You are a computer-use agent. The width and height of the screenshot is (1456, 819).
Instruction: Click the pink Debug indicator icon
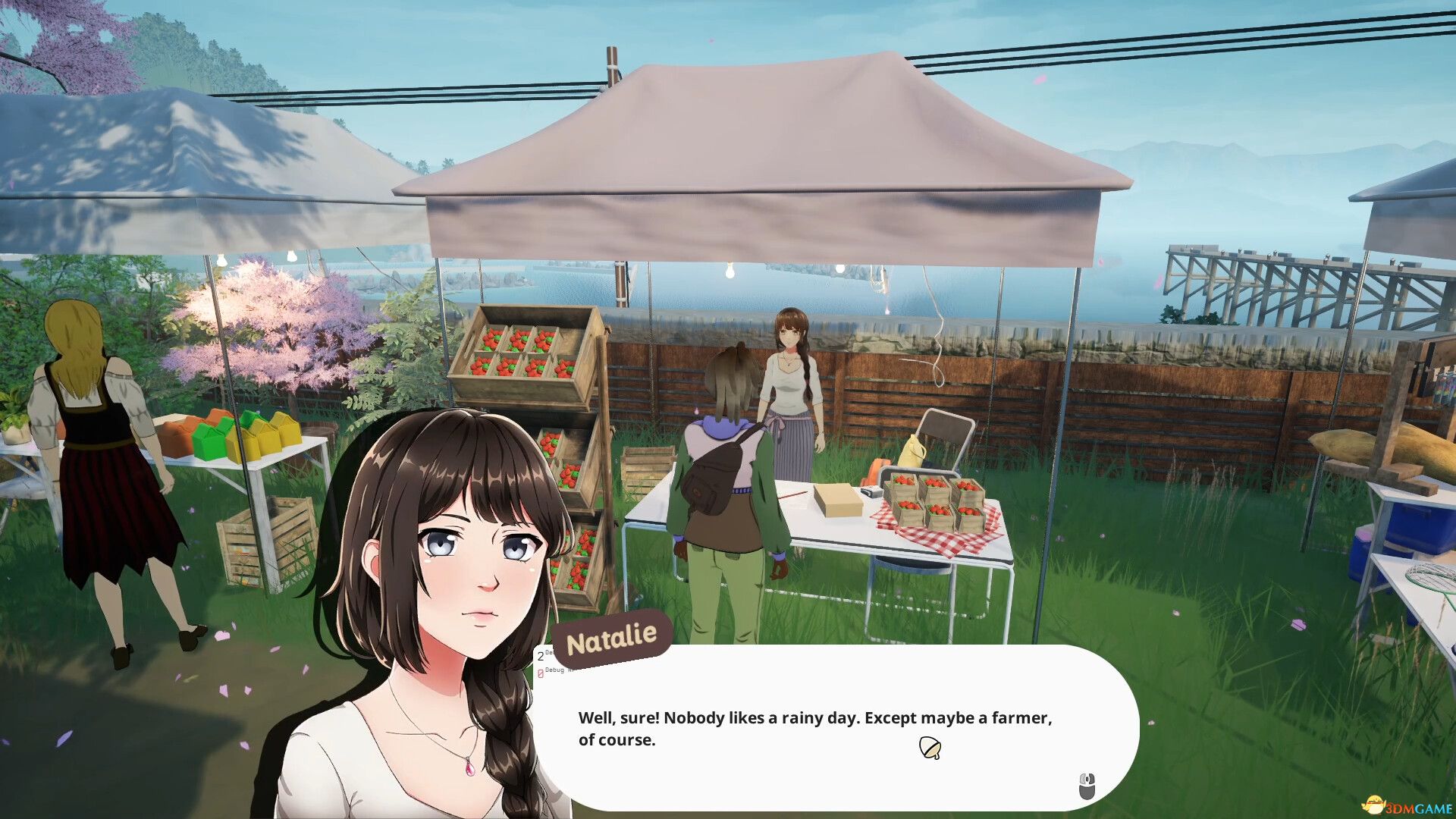(540, 674)
